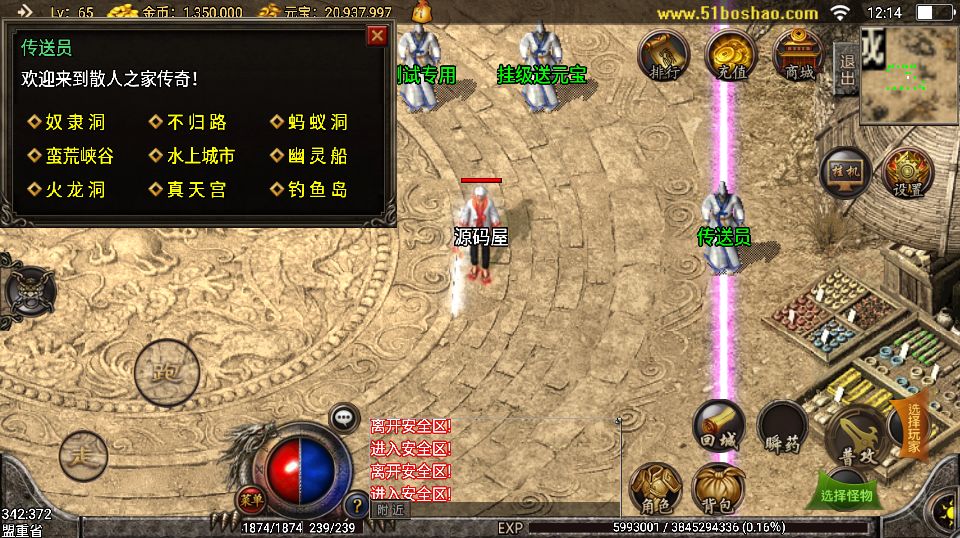This screenshot has width=960, height=538.
Task: Use the 回城 return-to-town scroll
Action: pyautogui.click(x=719, y=427)
